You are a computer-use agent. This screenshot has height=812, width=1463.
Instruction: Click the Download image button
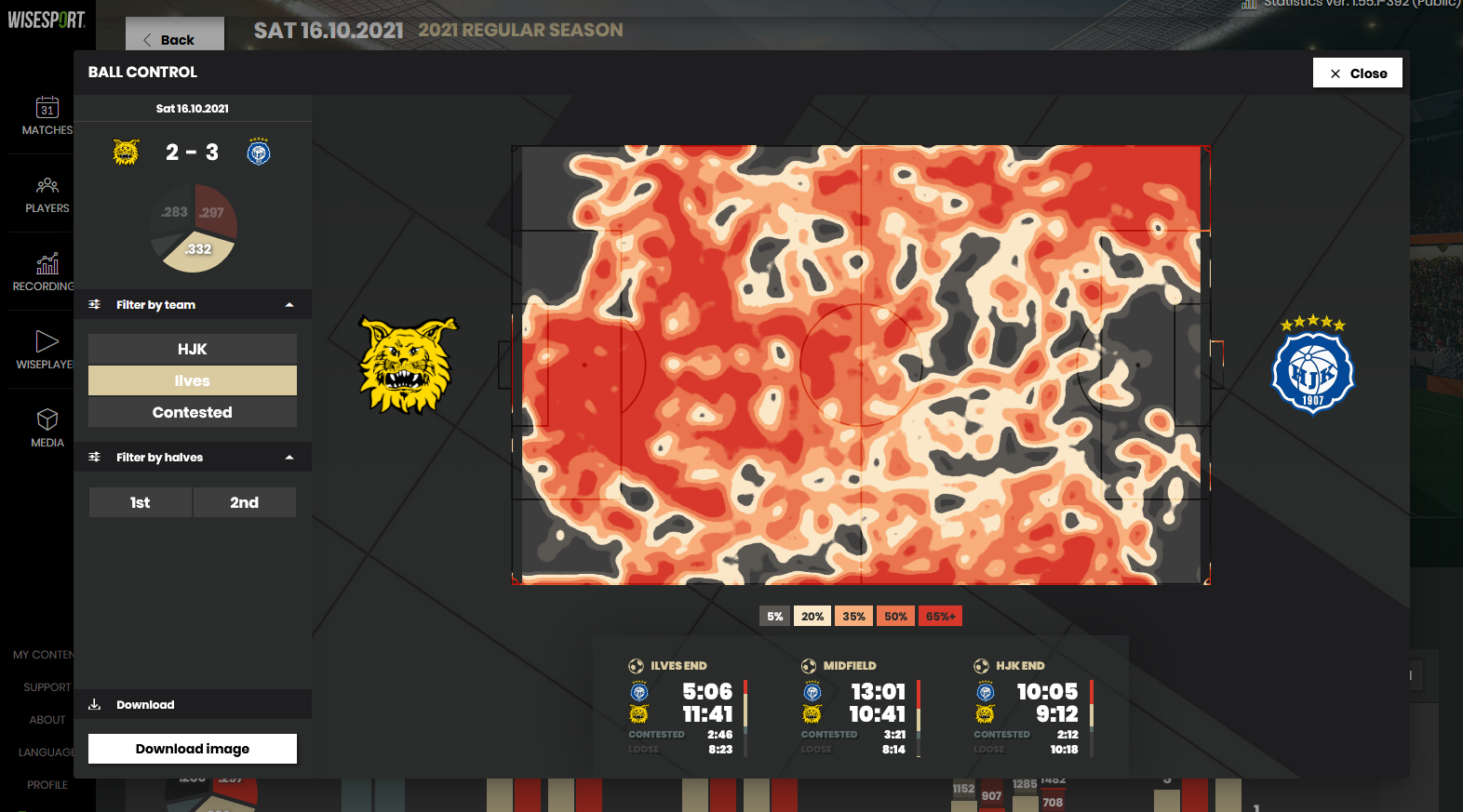[192, 749]
